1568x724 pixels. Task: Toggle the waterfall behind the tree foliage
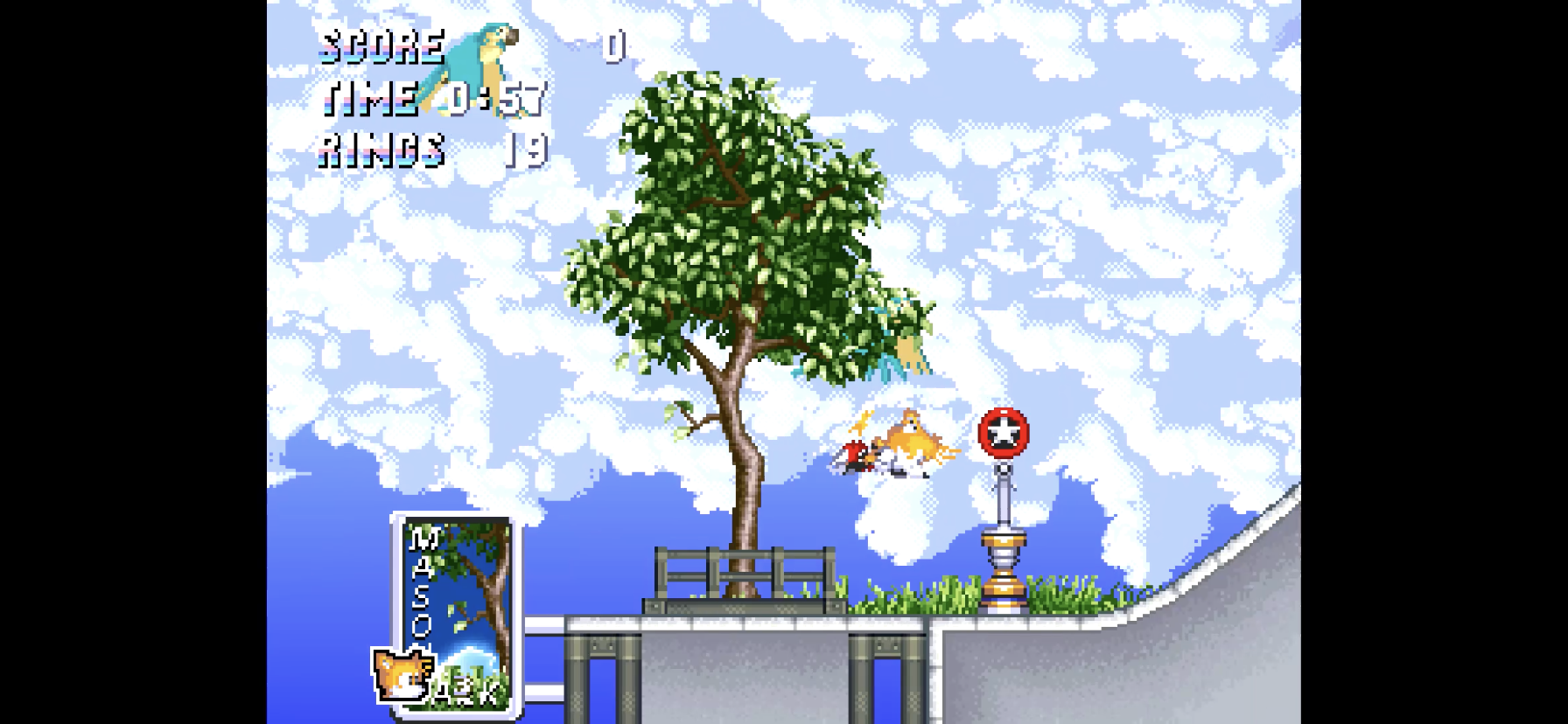[x=901, y=341]
